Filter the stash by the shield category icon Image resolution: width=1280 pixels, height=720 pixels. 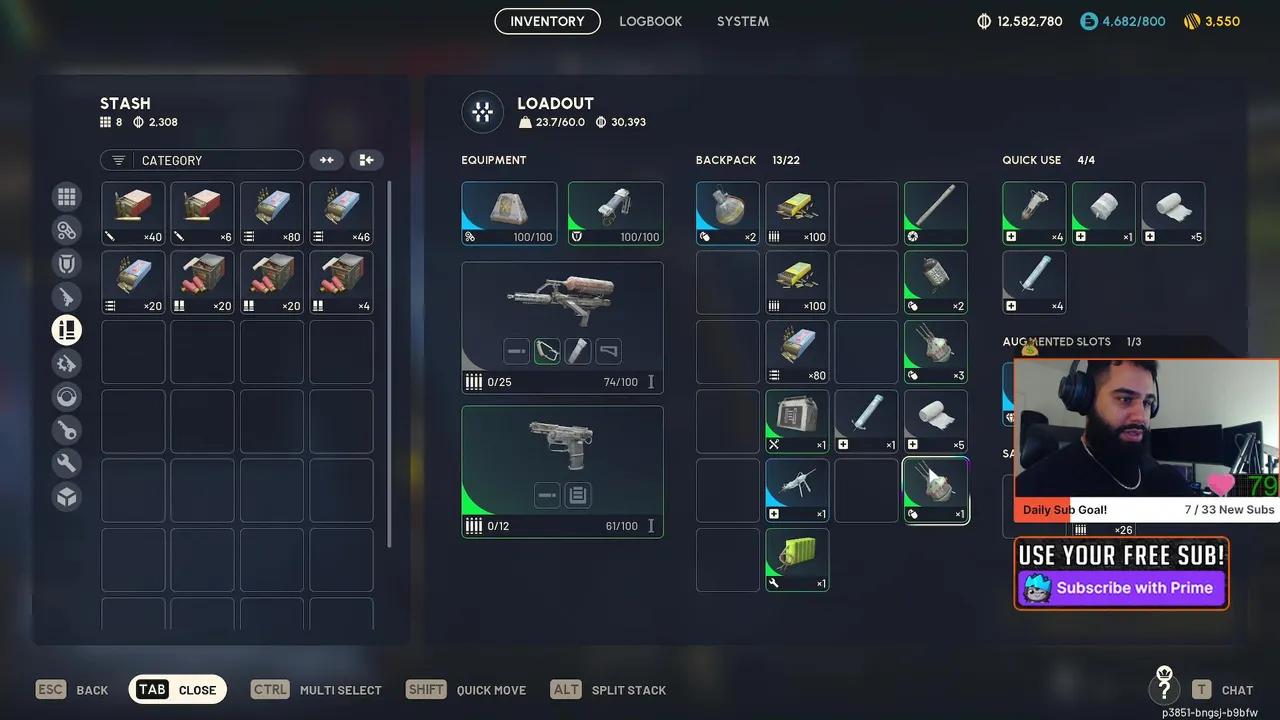[67, 263]
